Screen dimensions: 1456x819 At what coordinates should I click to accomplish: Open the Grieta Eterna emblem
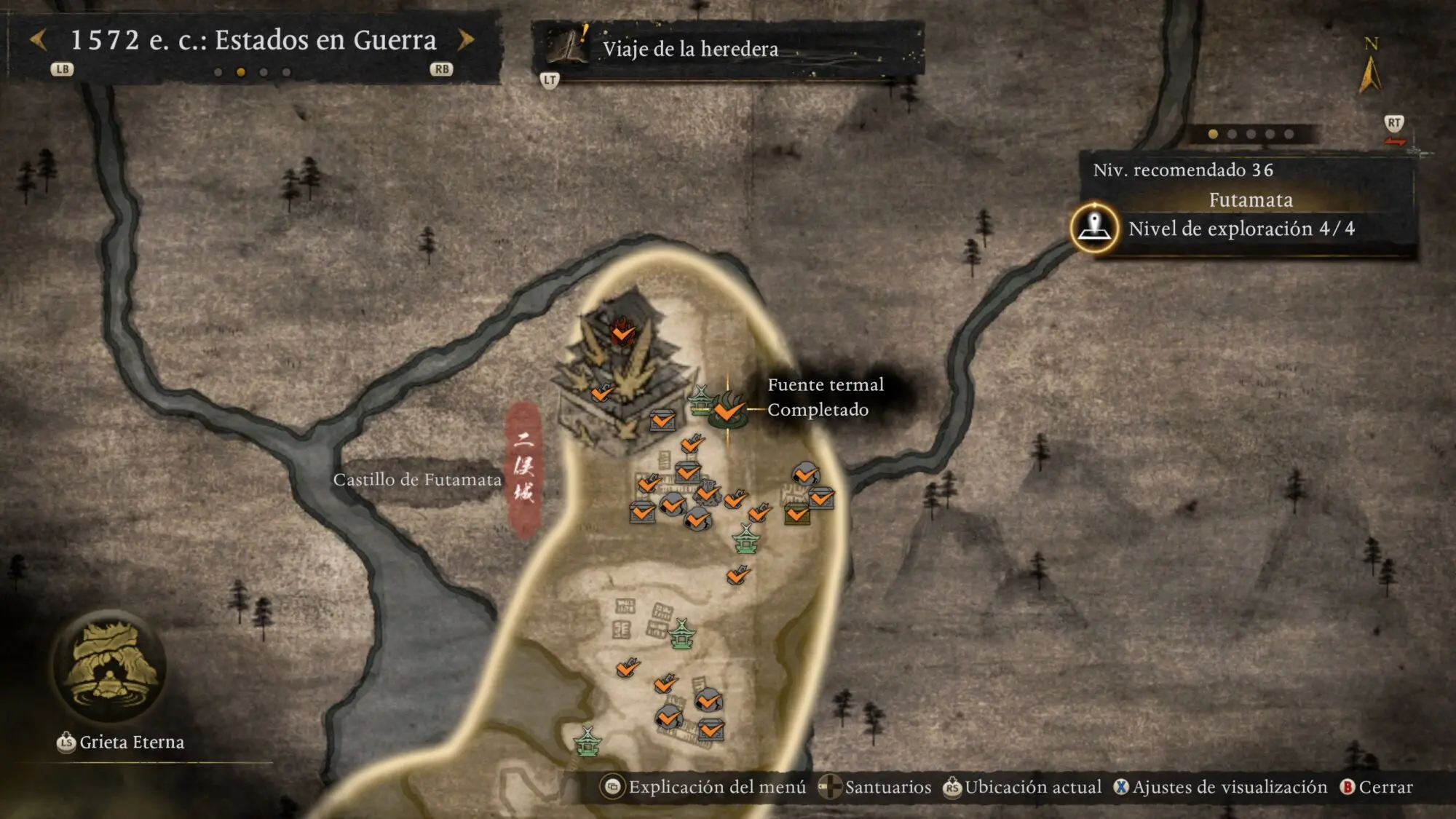point(110,667)
